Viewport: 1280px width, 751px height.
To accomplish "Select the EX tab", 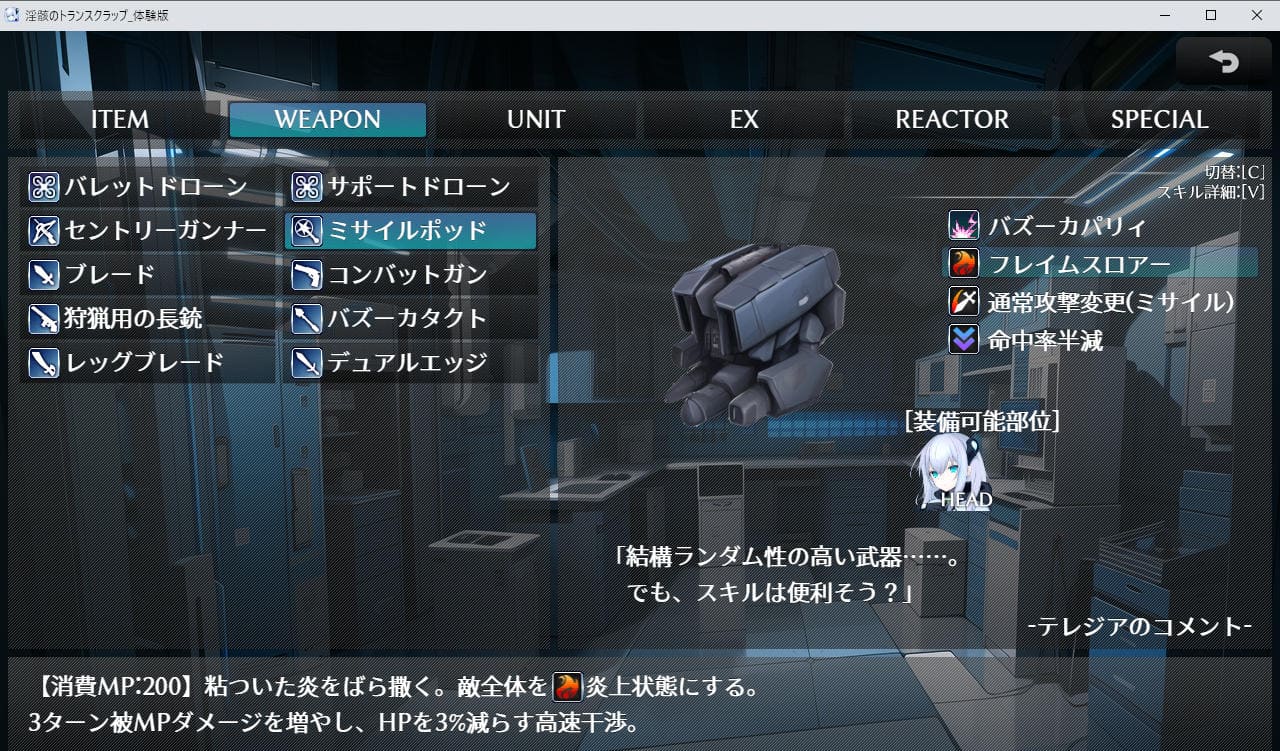I will 744,120.
